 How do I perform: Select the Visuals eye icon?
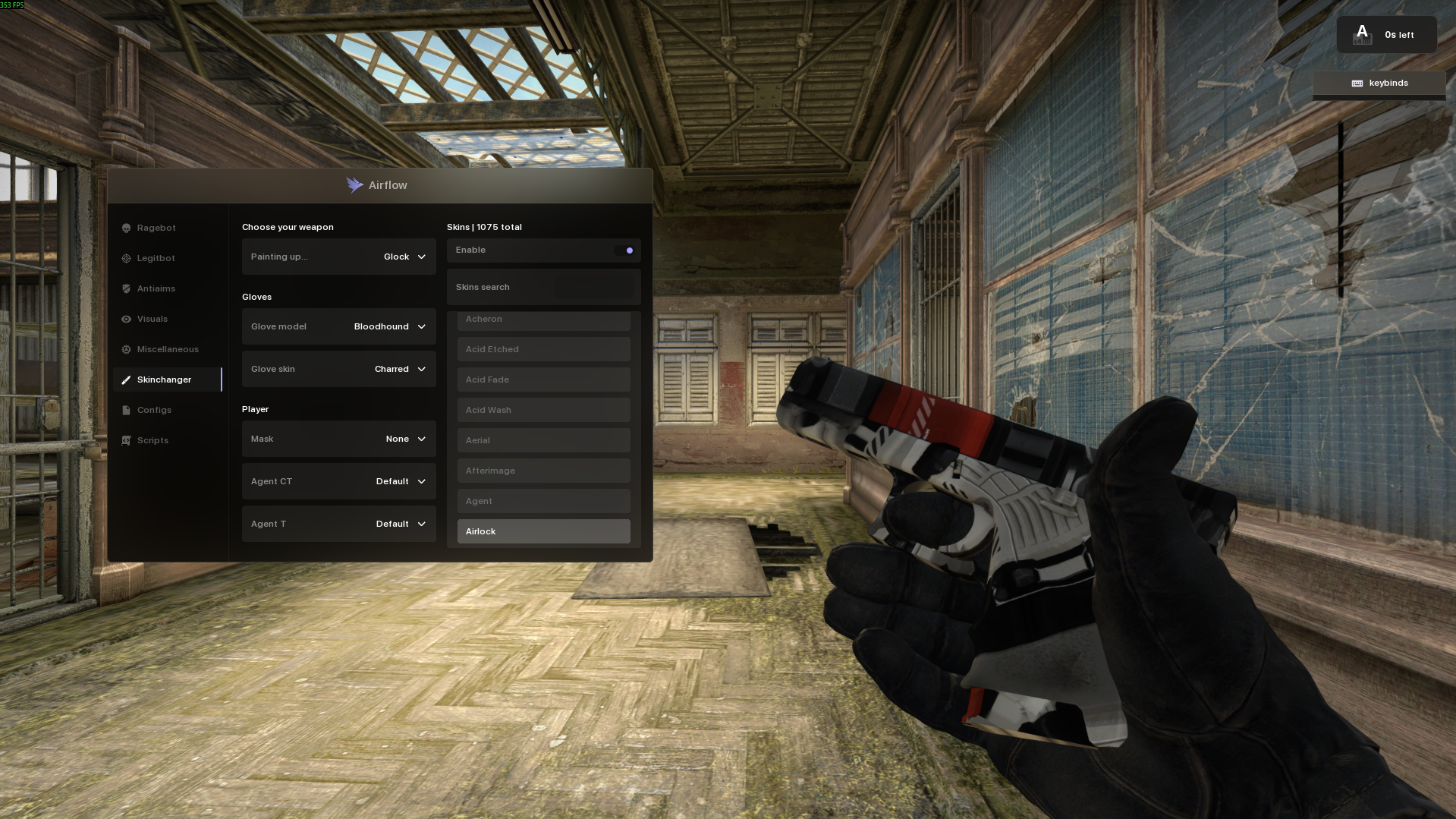coord(126,319)
